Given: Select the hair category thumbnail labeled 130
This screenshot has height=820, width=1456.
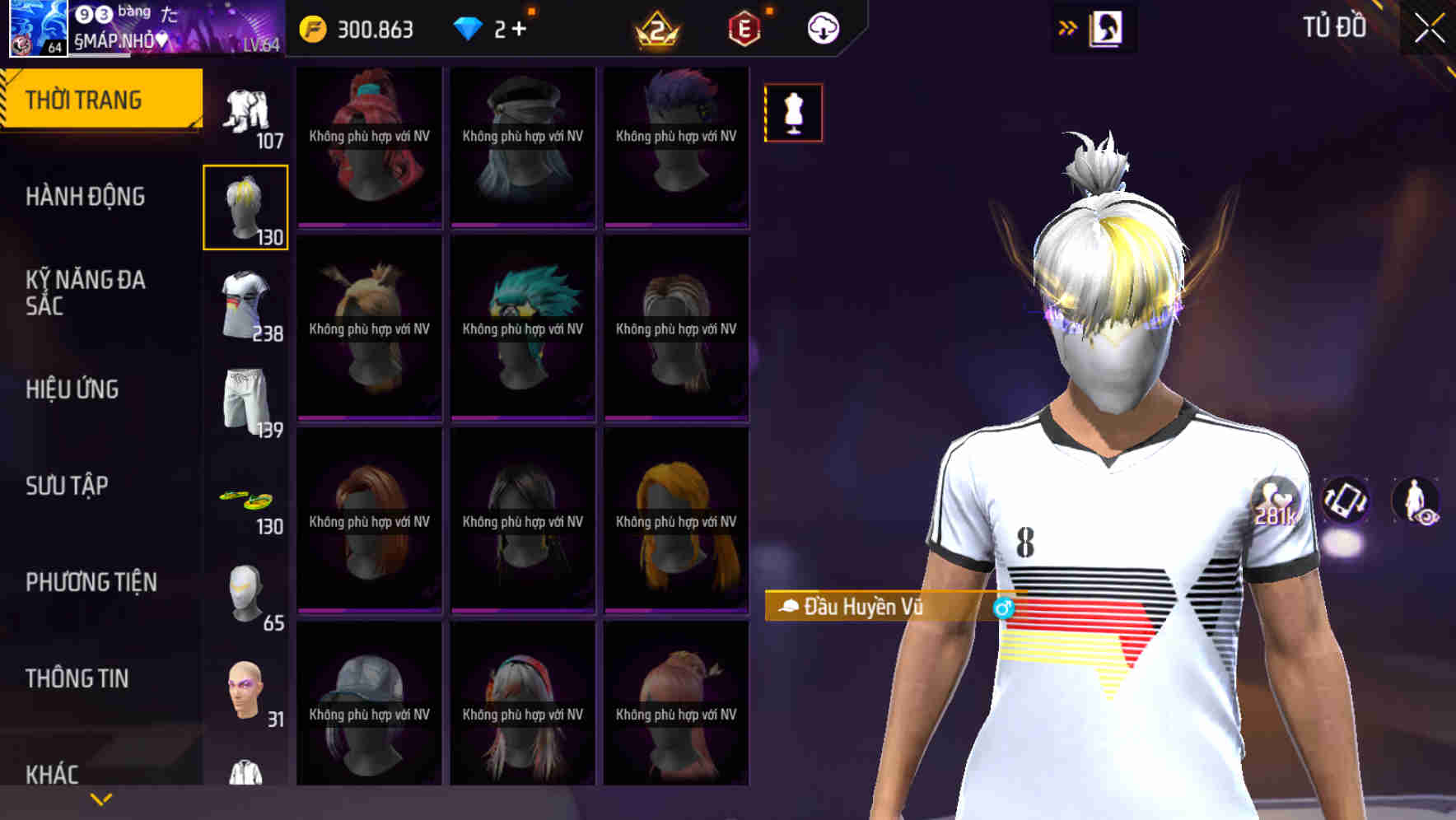Looking at the screenshot, I should coord(246,205).
